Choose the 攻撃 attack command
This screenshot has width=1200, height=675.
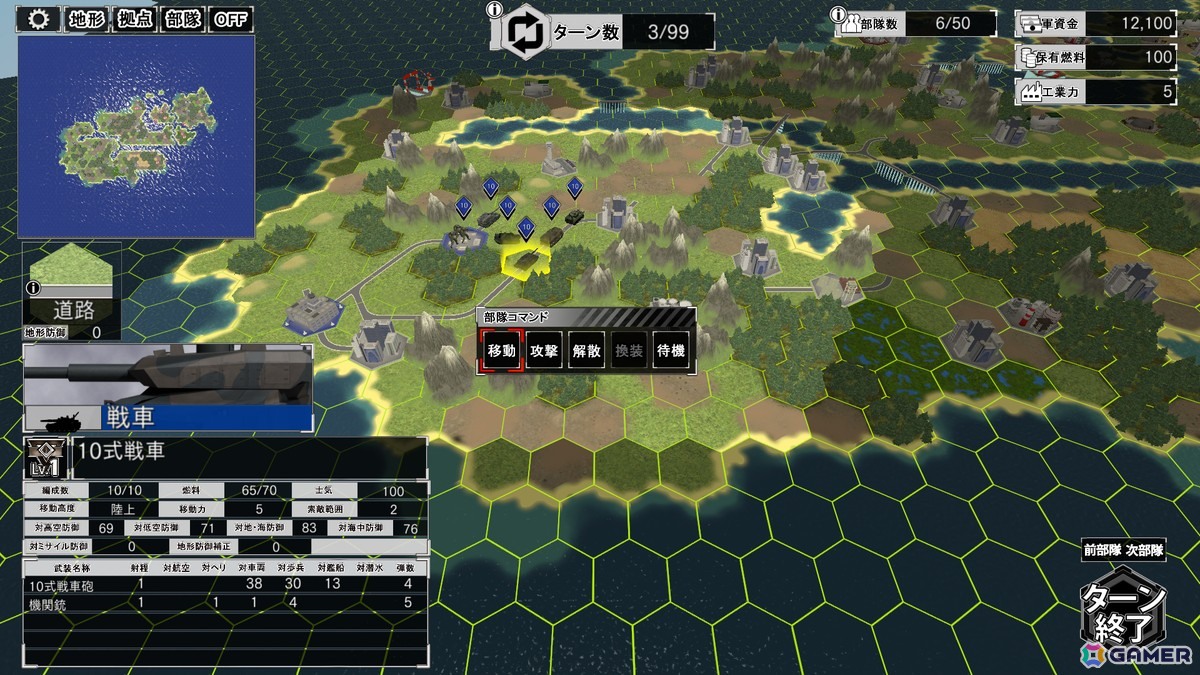click(x=544, y=351)
